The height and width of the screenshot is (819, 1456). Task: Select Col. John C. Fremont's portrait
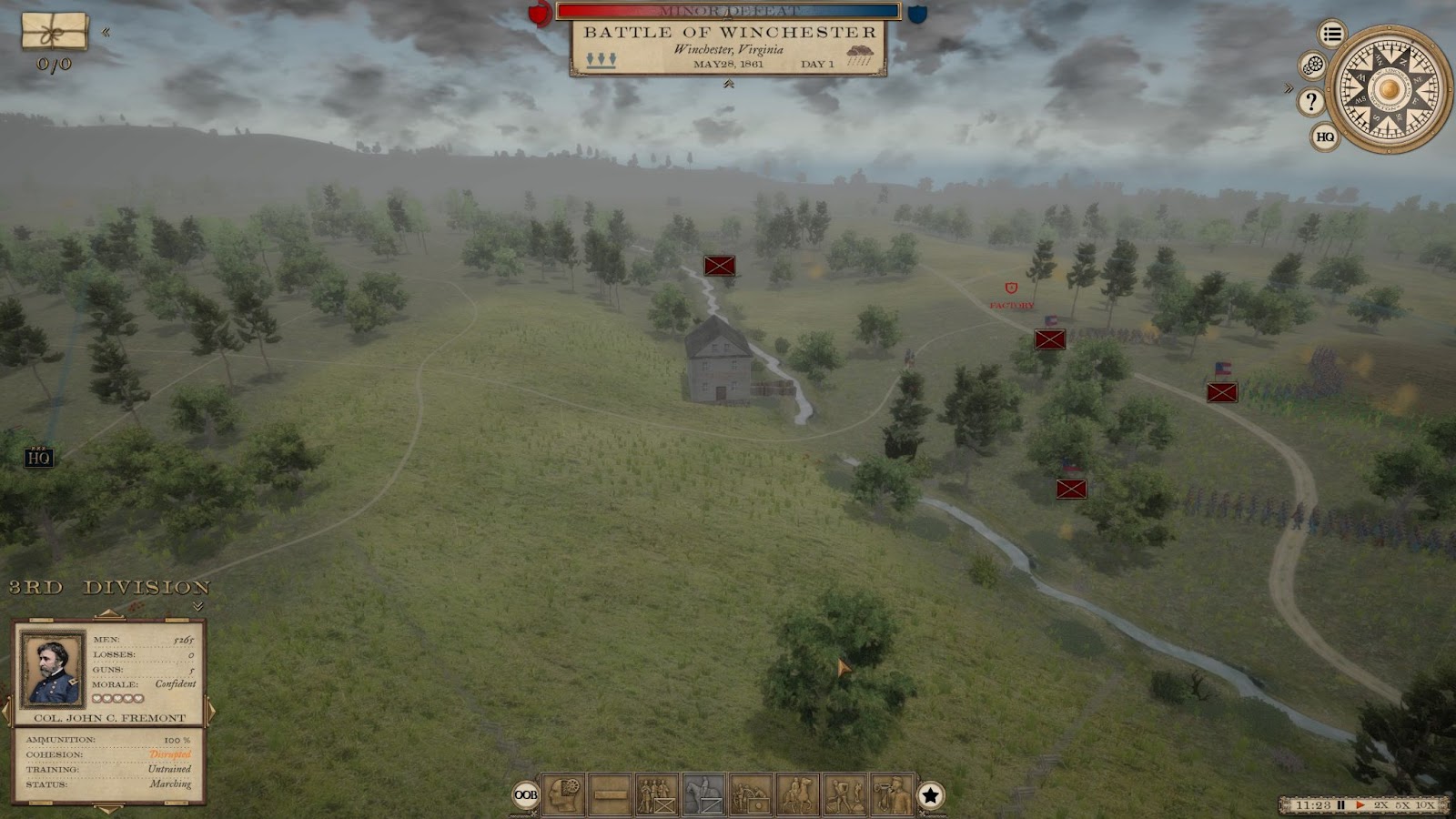click(52, 669)
